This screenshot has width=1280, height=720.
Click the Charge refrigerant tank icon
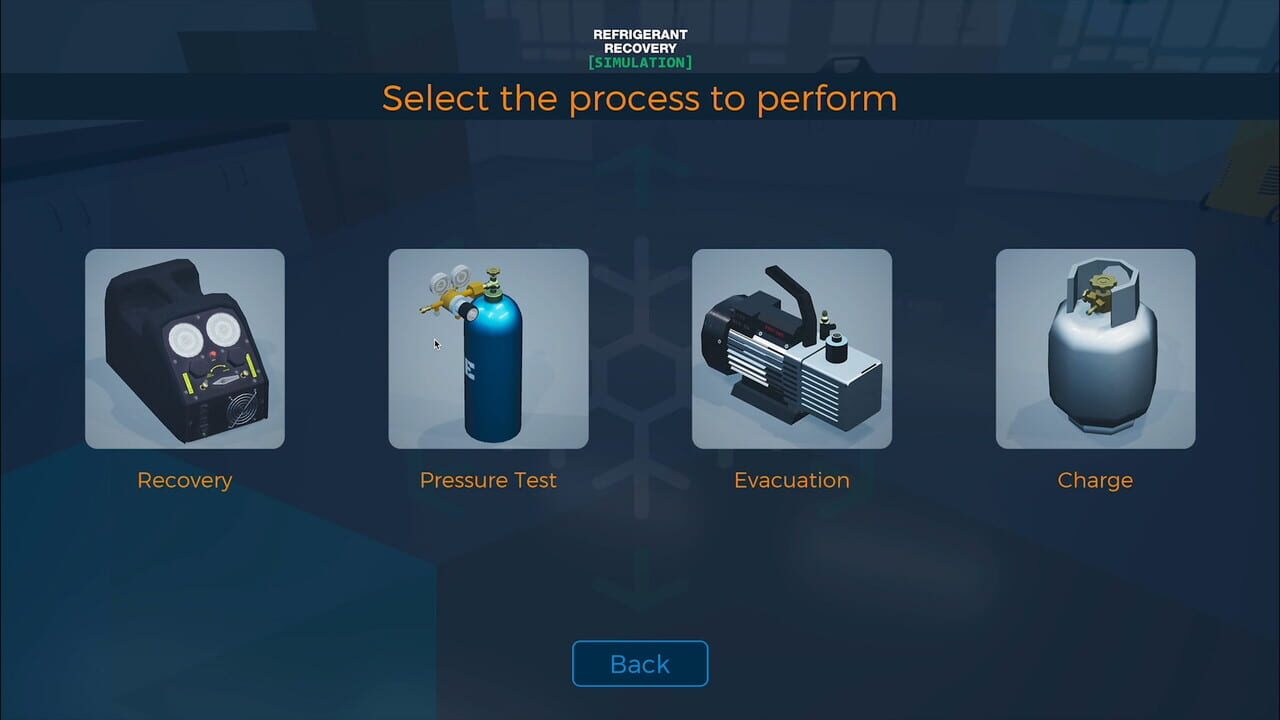click(x=1095, y=348)
